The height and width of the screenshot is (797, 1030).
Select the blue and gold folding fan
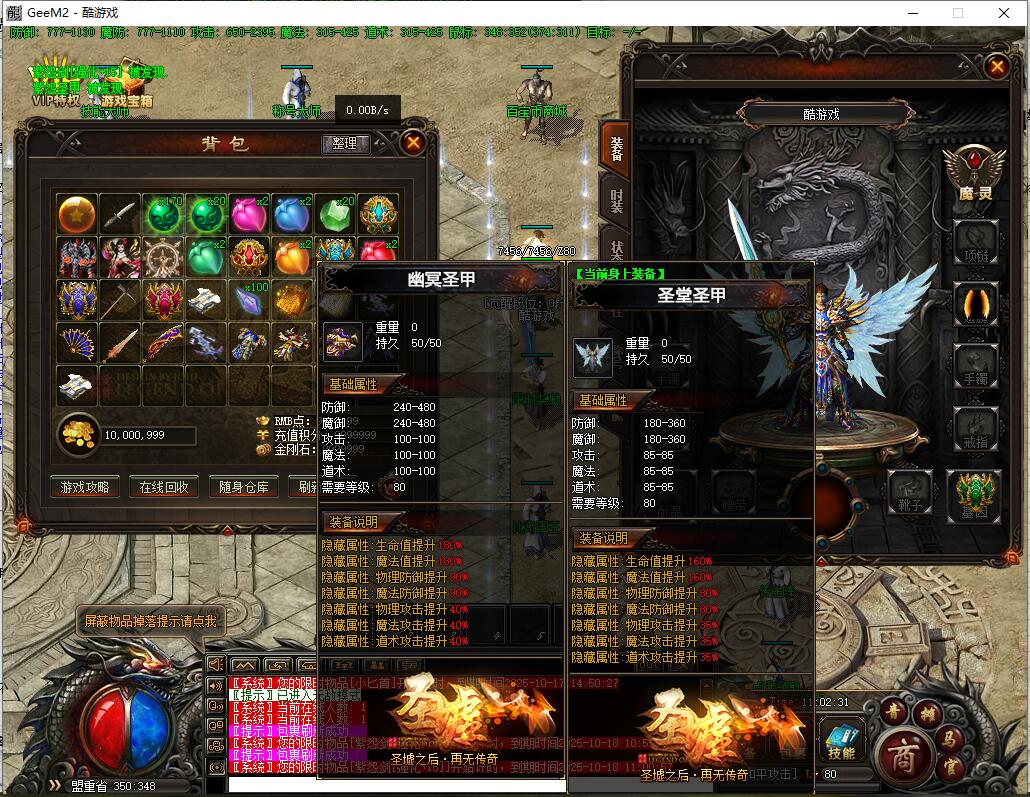tap(77, 343)
